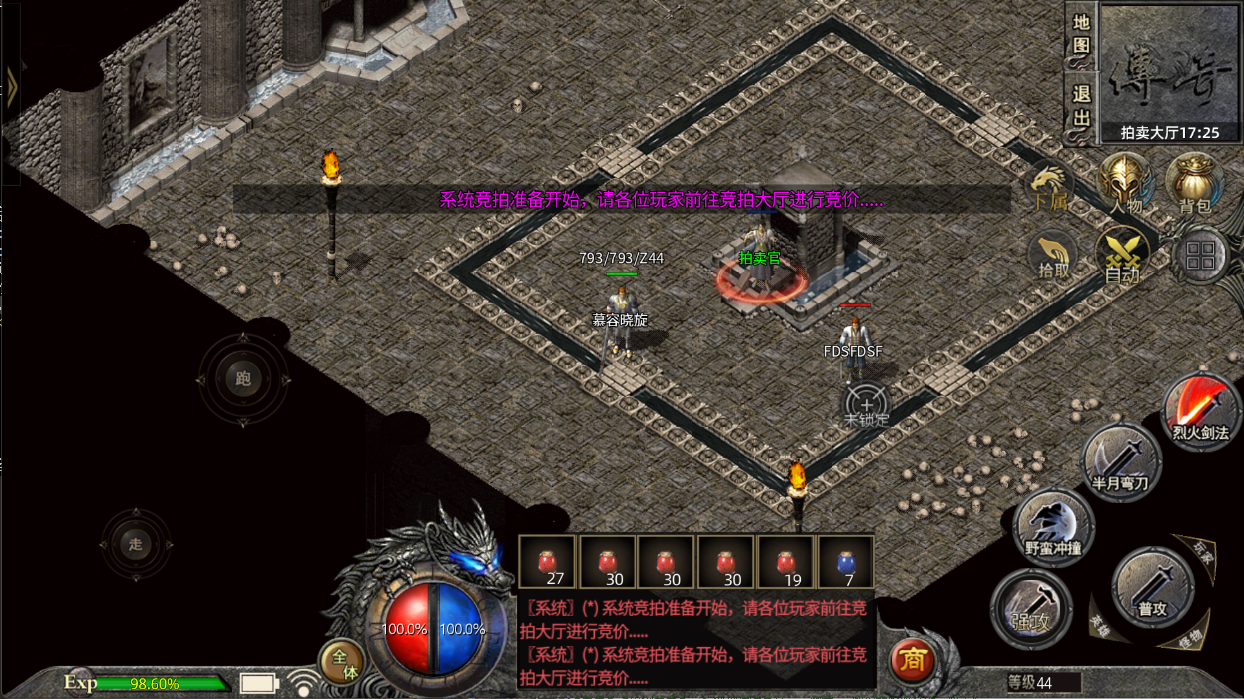
Task: Use the red potion with count 27
Action: click(x=547, y=562)
